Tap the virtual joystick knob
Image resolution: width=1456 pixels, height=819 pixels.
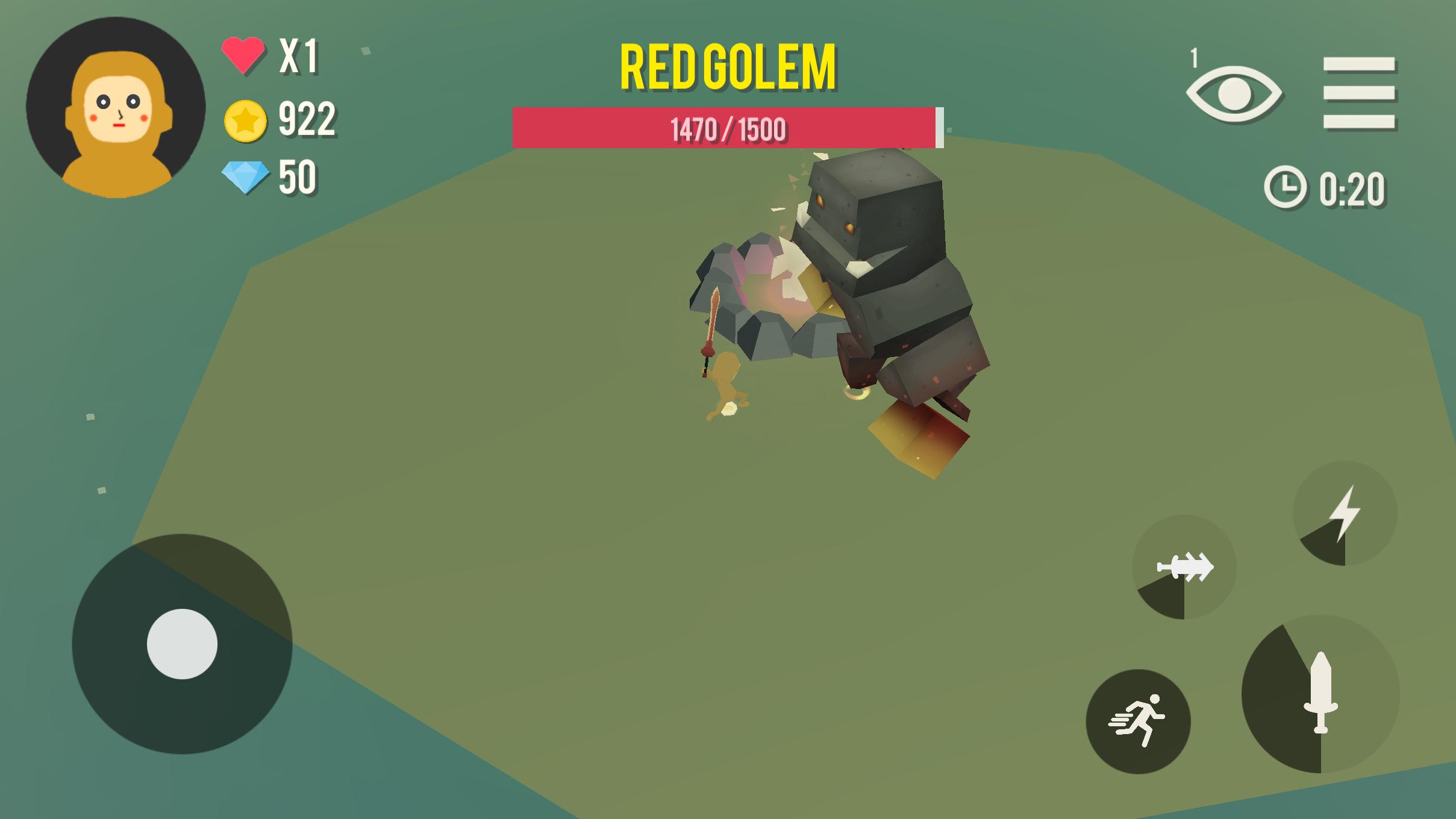[x=182, y=644]
